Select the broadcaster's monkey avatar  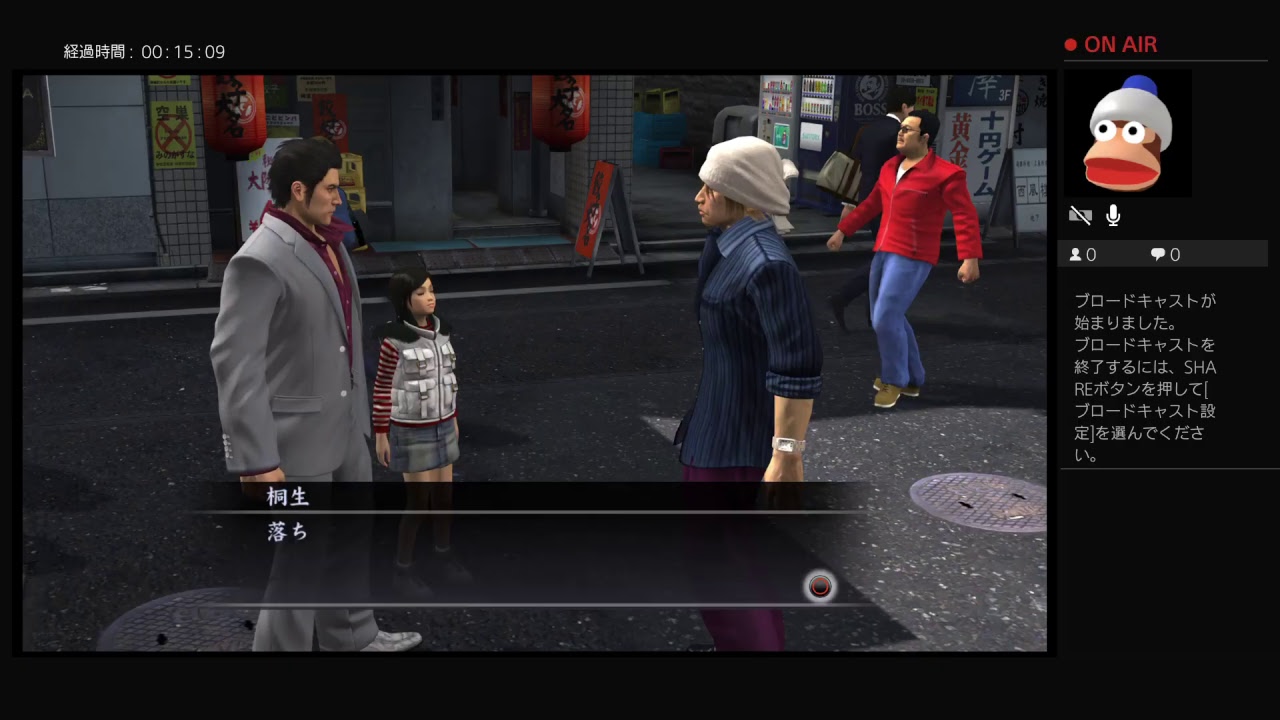pyautogui.click(x=1129, y=134)
